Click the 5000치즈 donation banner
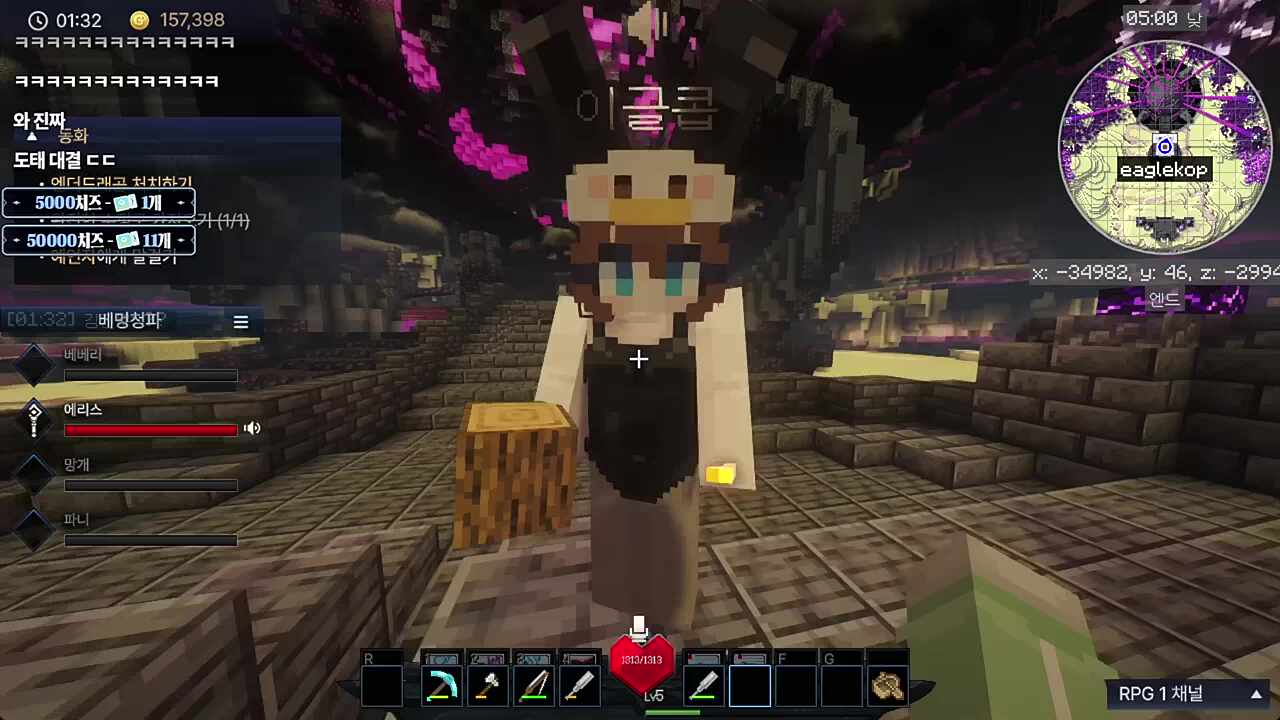This screenshot has width=1280, height=720. [x=98, y=203]
